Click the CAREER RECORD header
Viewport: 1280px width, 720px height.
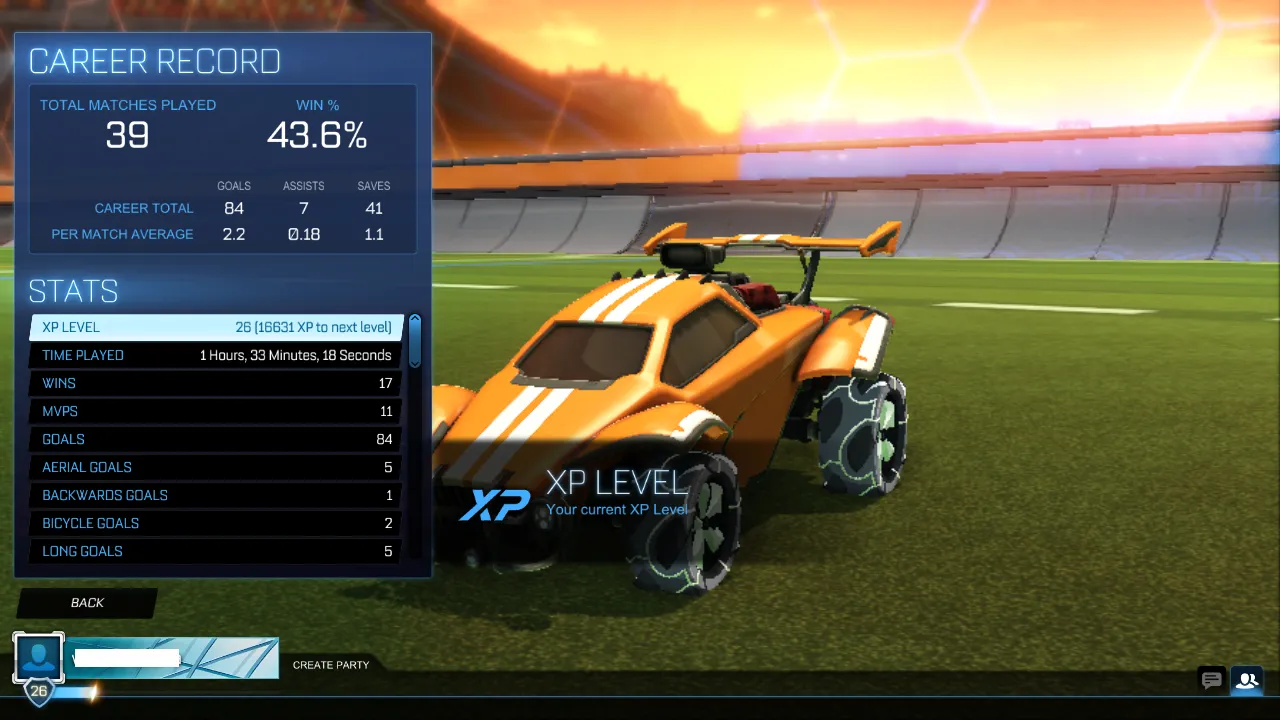click(x=155, y=61)
